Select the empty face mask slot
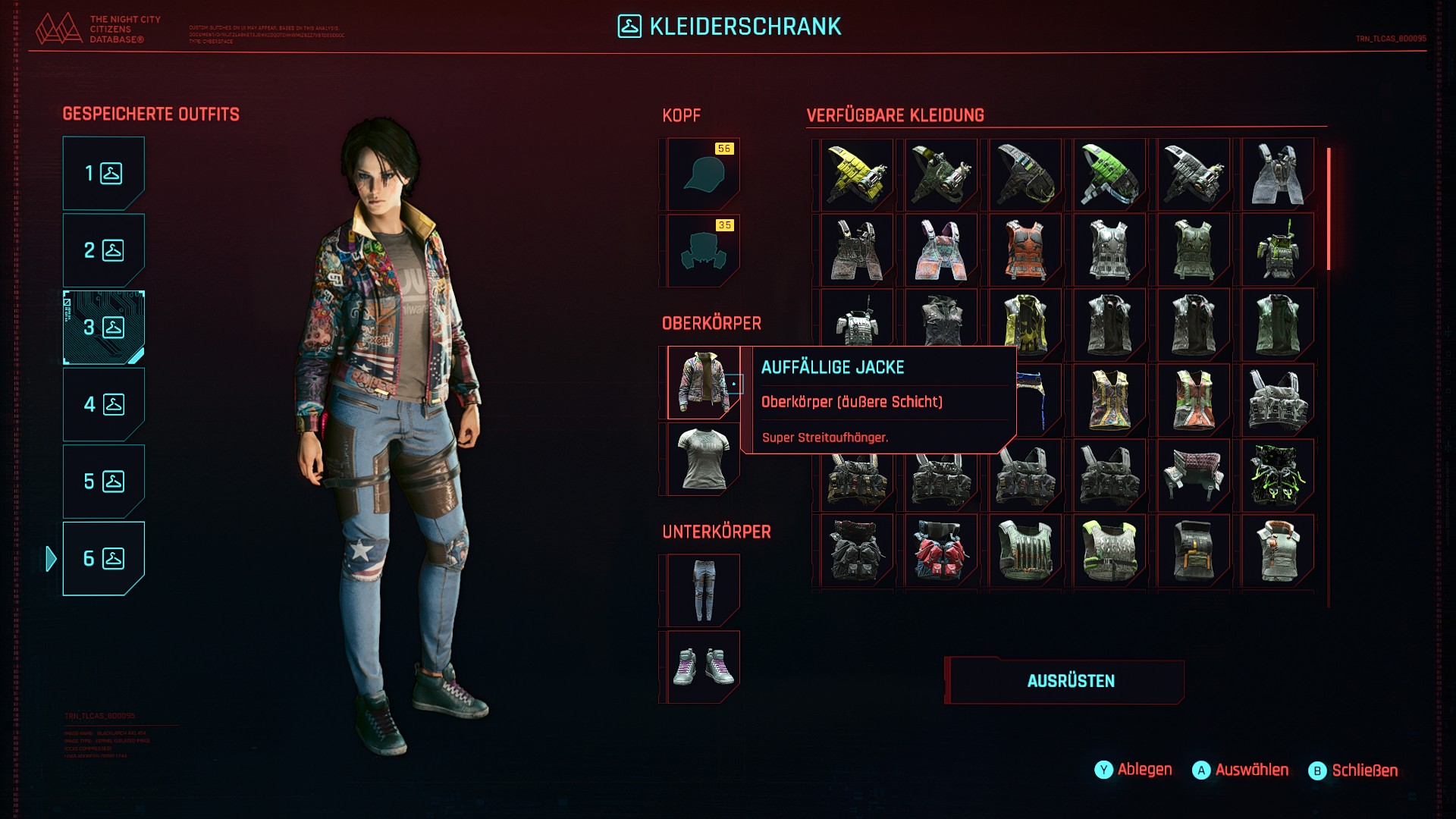Viewport: 1456px width, 819px height. 703,250
